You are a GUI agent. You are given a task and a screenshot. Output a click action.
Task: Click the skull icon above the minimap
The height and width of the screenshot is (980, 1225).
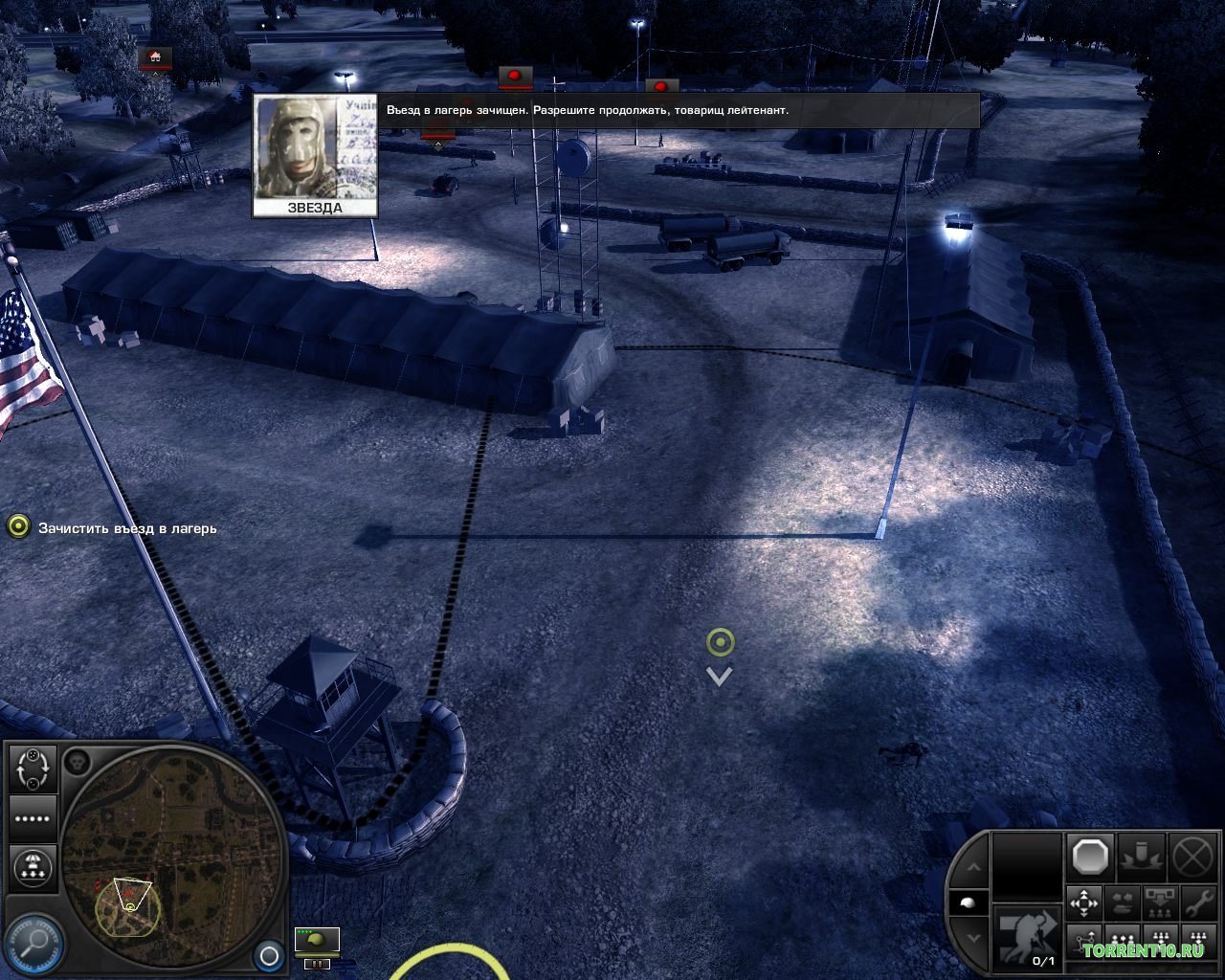click(x=78, y=762)
